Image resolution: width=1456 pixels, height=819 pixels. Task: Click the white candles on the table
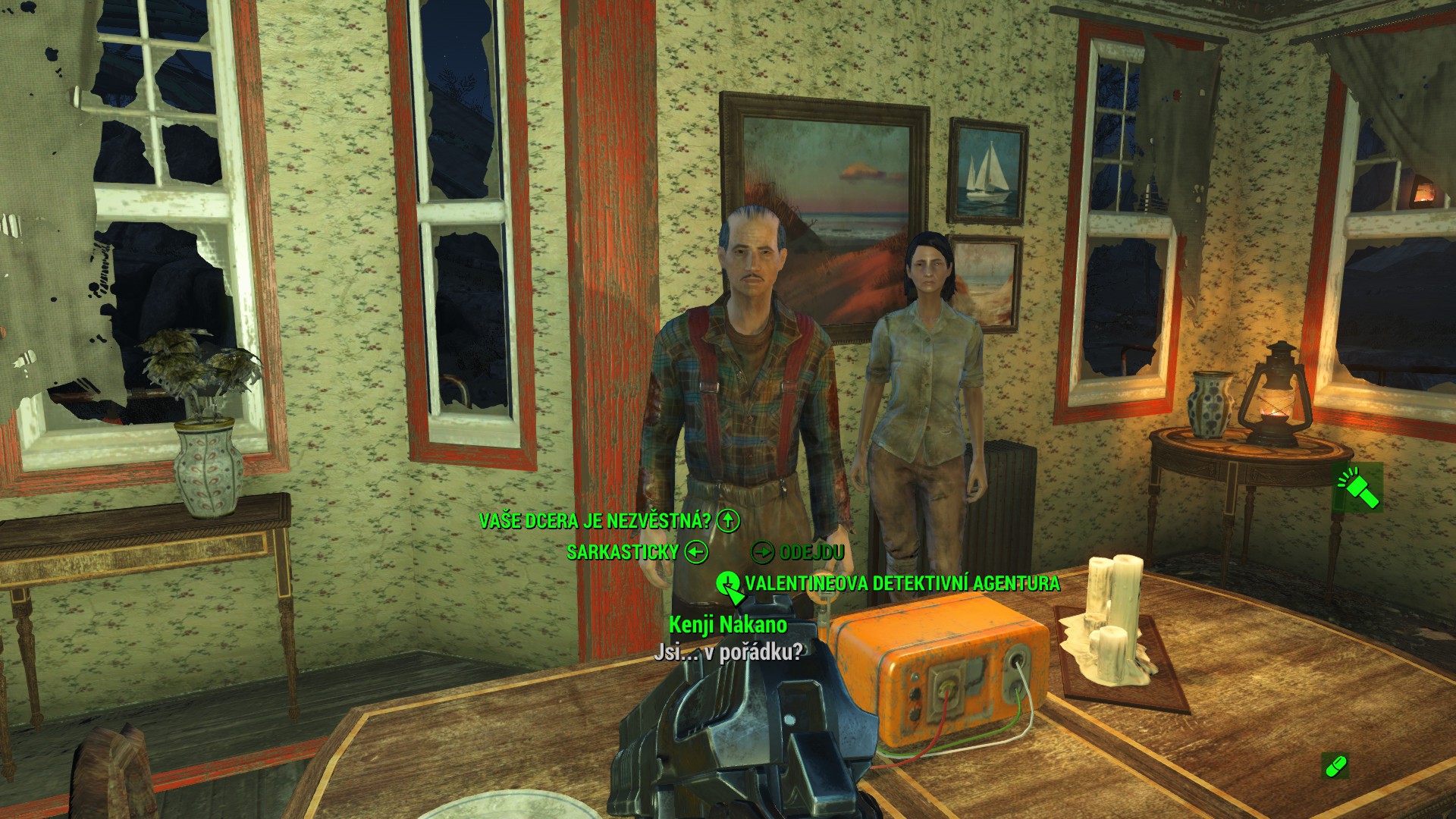click(1115, 614)
